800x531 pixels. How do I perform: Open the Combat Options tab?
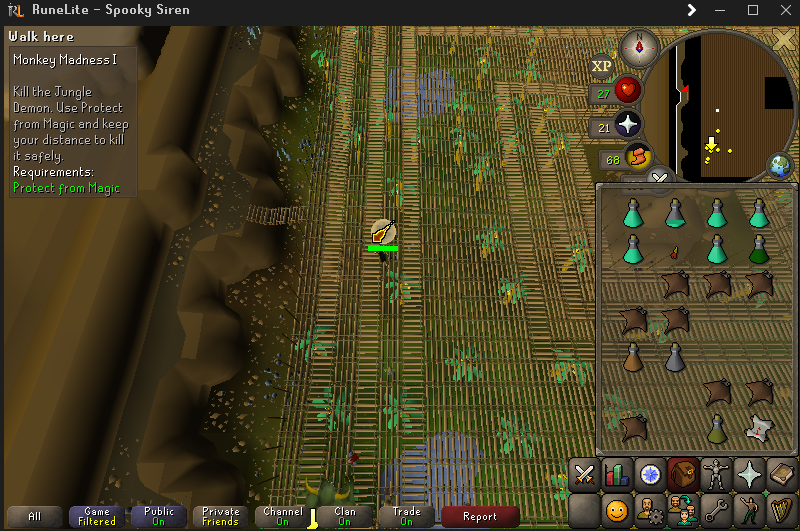click(x=584, y=473)
